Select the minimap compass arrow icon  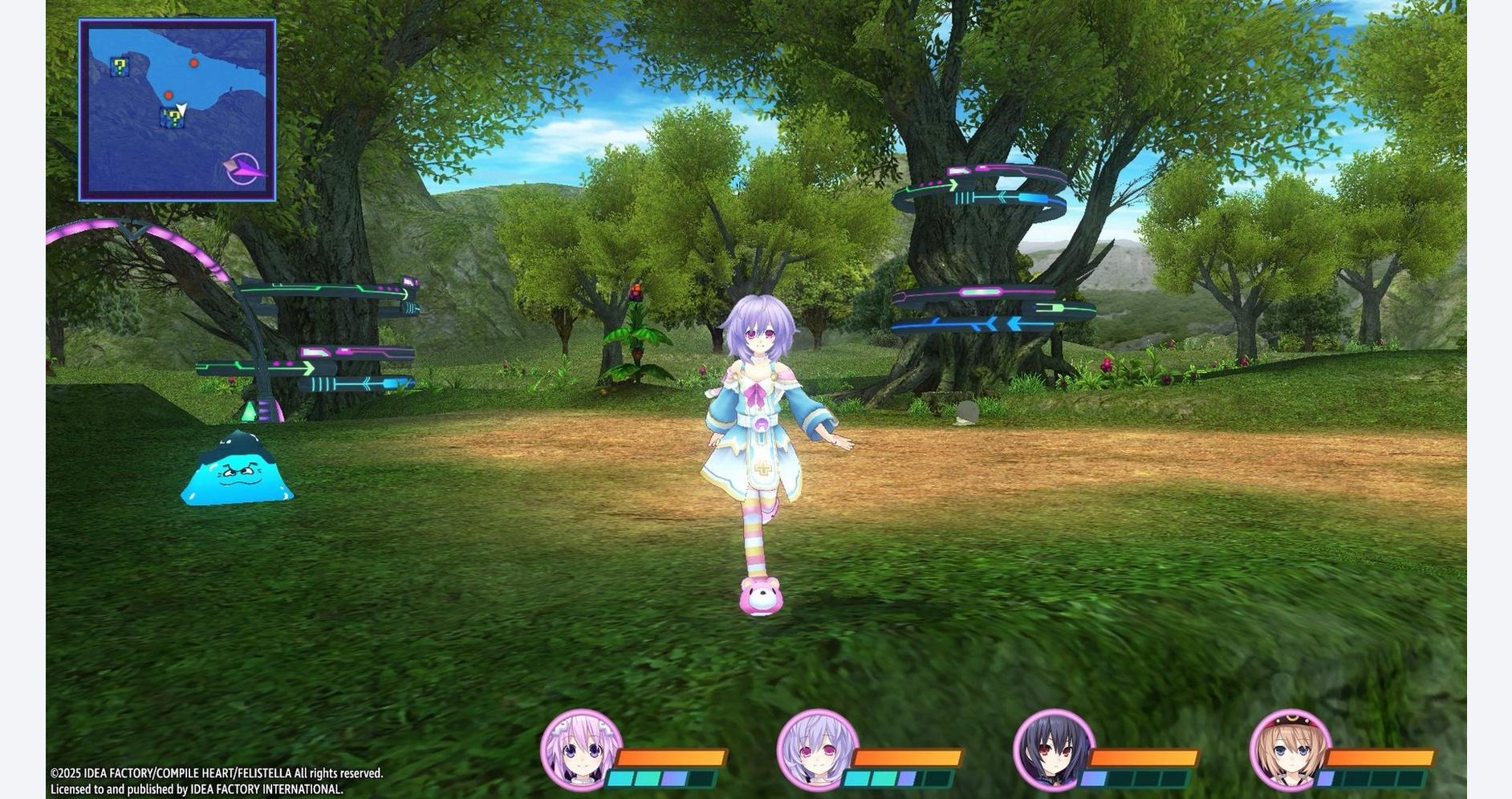point(243,169)
